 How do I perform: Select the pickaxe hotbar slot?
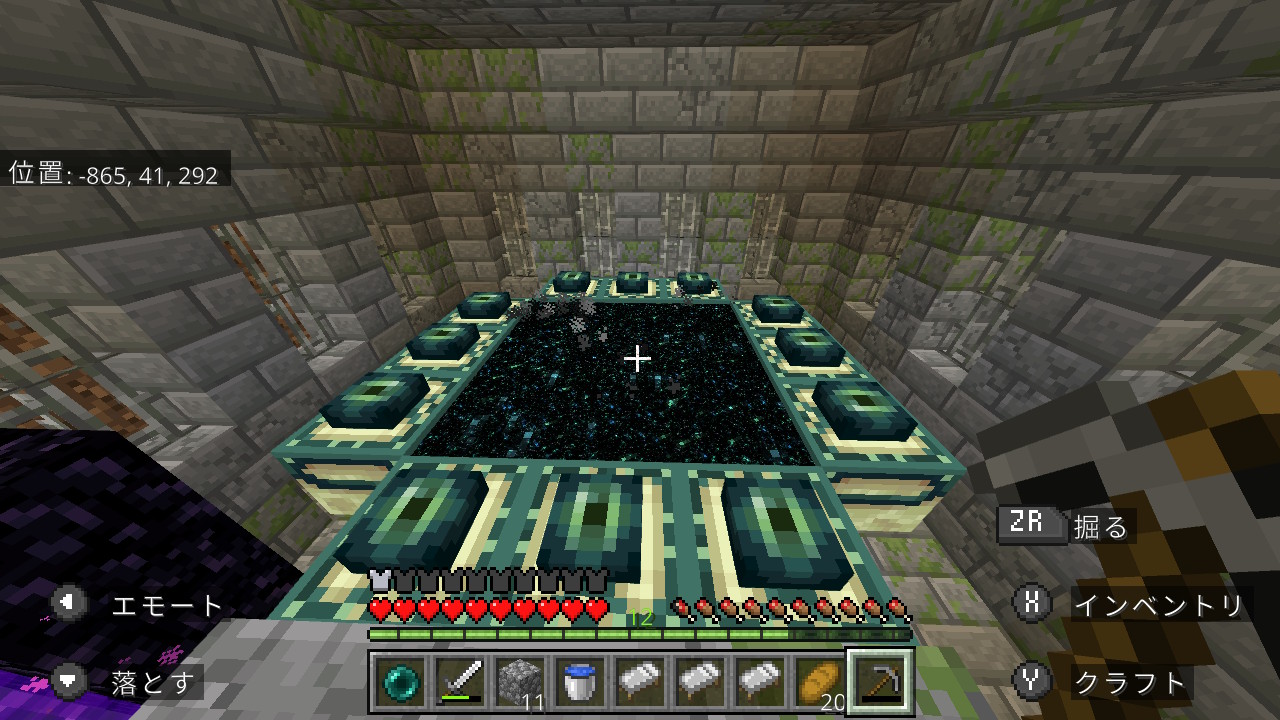click(880, 683)
